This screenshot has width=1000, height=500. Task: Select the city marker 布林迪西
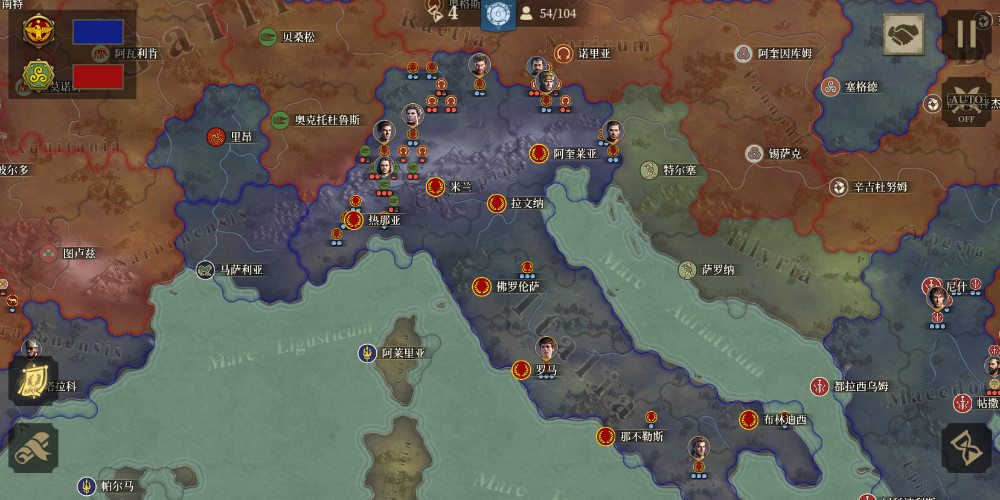pos(748,420)
